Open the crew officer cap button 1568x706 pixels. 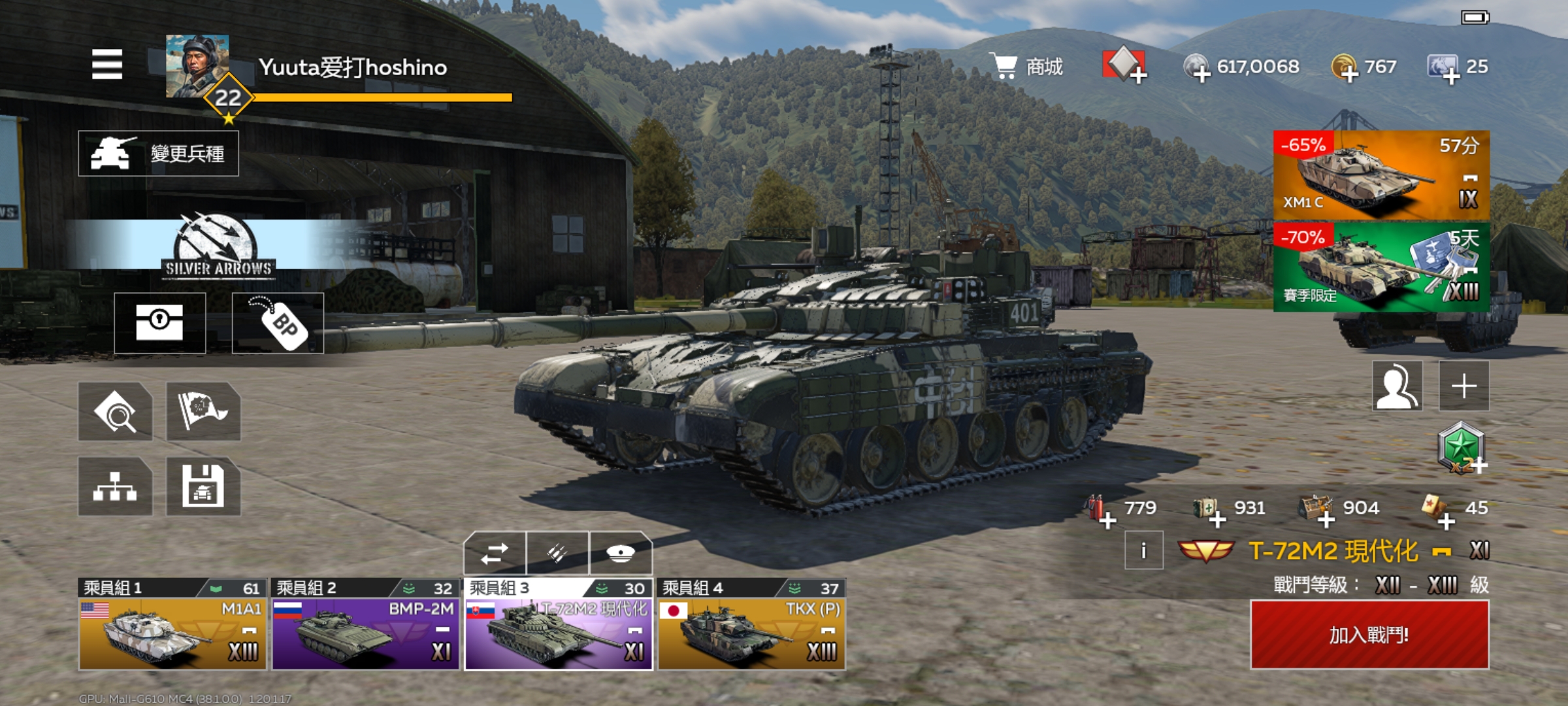pyautogui.click(x=621, y=554)
